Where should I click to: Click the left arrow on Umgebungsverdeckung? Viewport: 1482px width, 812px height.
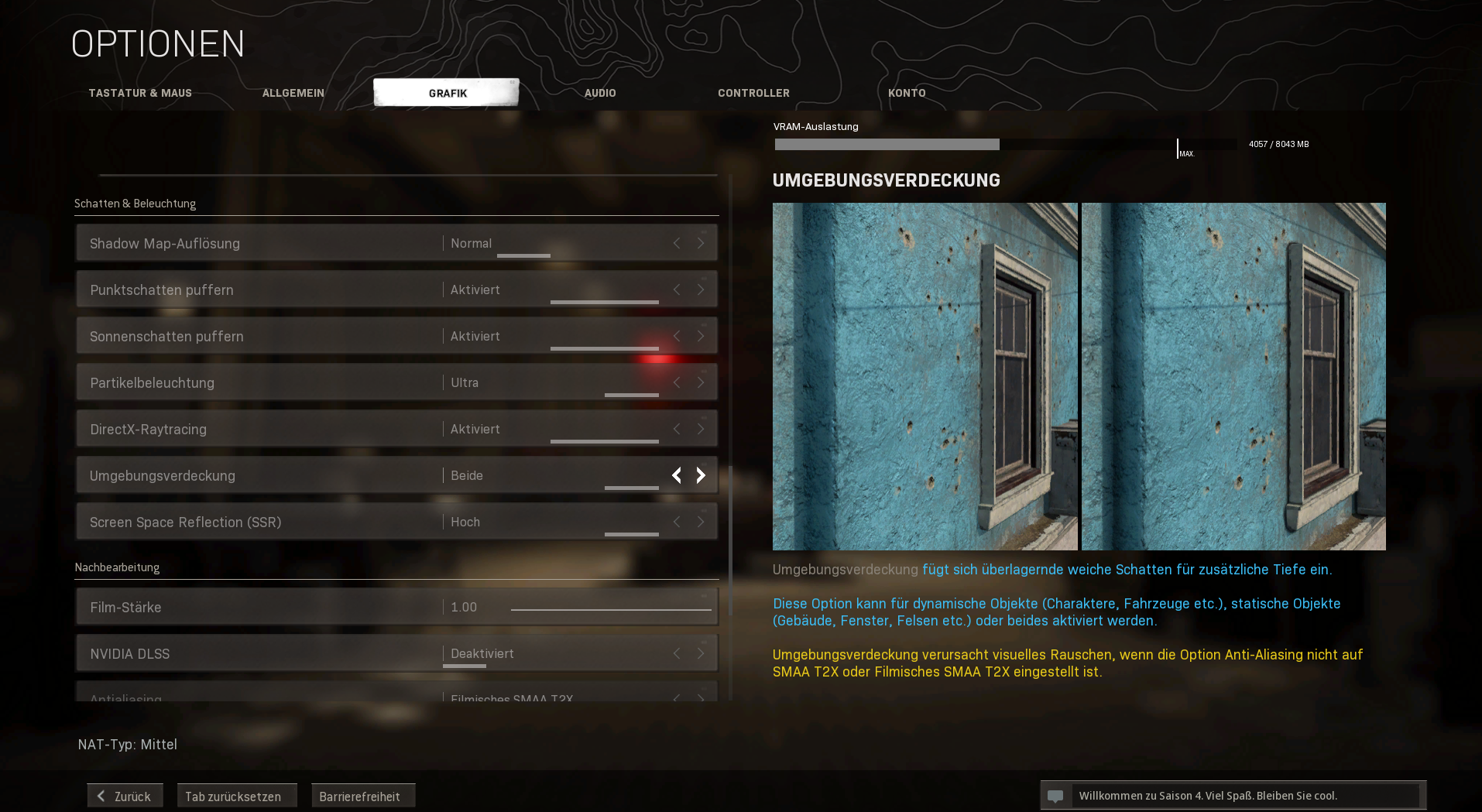pos(676,475)
